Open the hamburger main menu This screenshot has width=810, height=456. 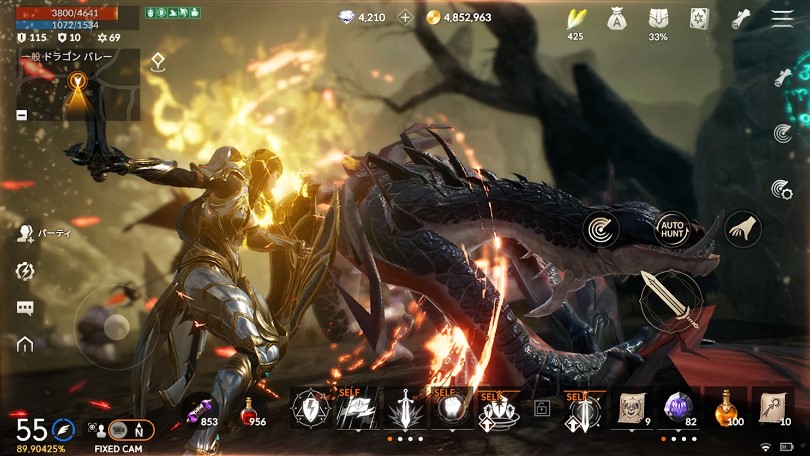coord(781,18)
